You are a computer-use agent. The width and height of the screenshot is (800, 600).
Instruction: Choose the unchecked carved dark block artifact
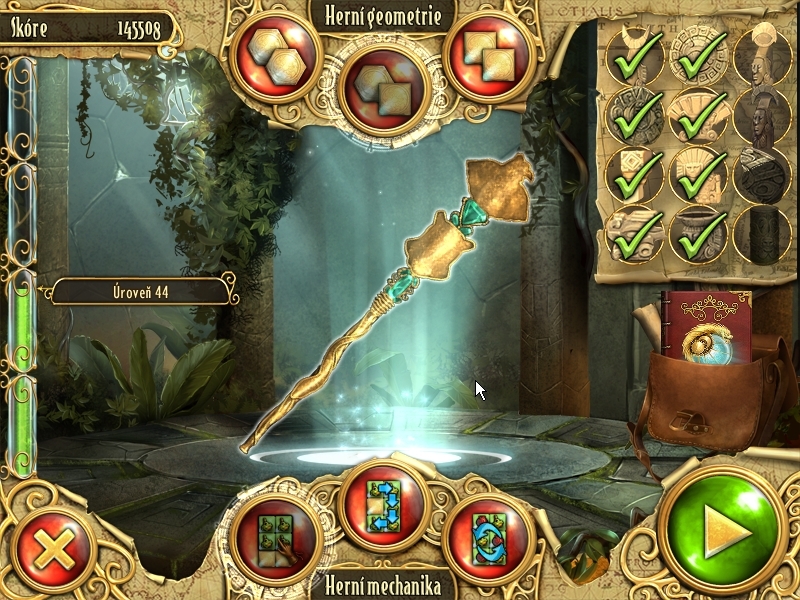(762, 175)
